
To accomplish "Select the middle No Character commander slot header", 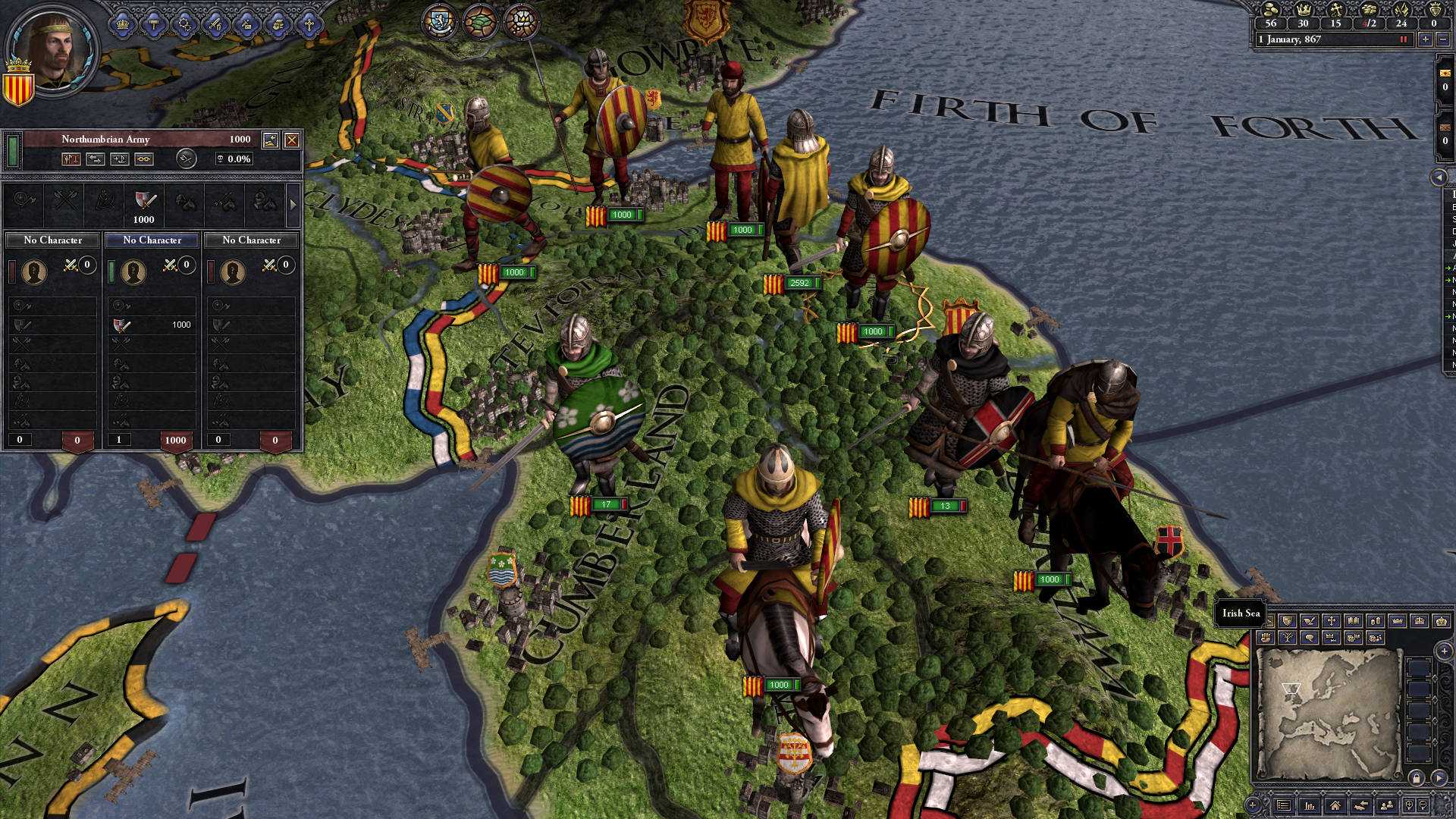I will coord(152,240).
